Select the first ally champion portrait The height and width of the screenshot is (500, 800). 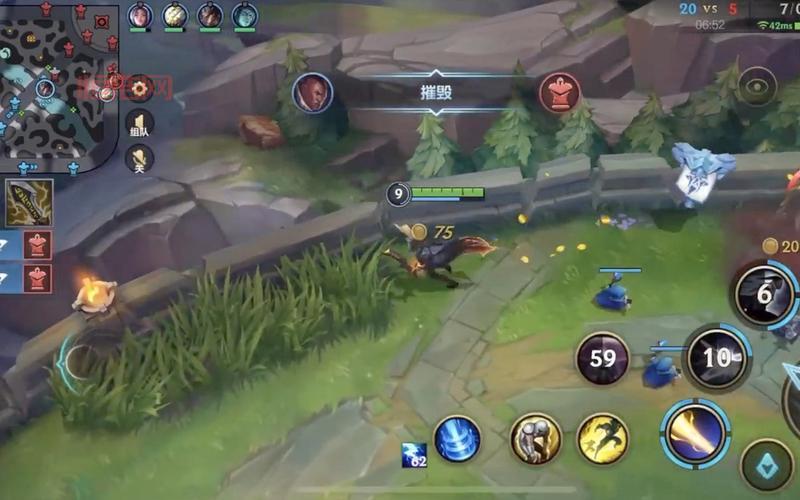pyautogui.click(x=140, y=15)
